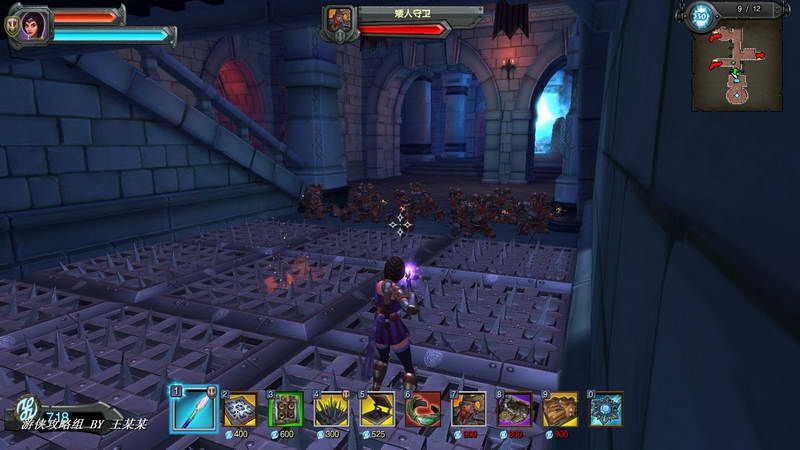
Task: Select the wooden barricade trap in slot 9
Action: coord(561,410)
